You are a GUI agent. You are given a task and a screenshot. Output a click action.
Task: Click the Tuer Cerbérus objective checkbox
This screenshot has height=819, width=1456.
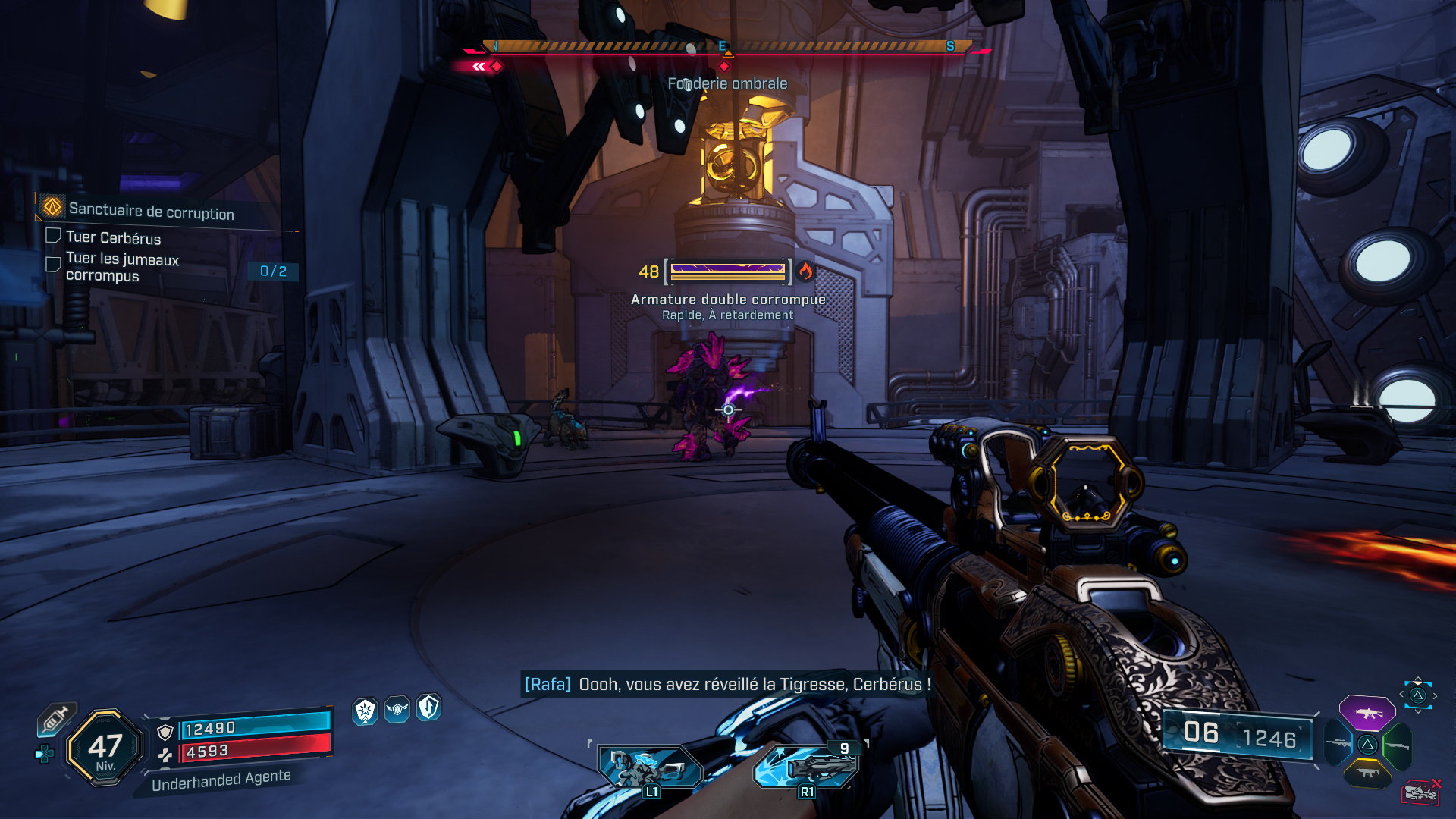(x=53, y=236)
